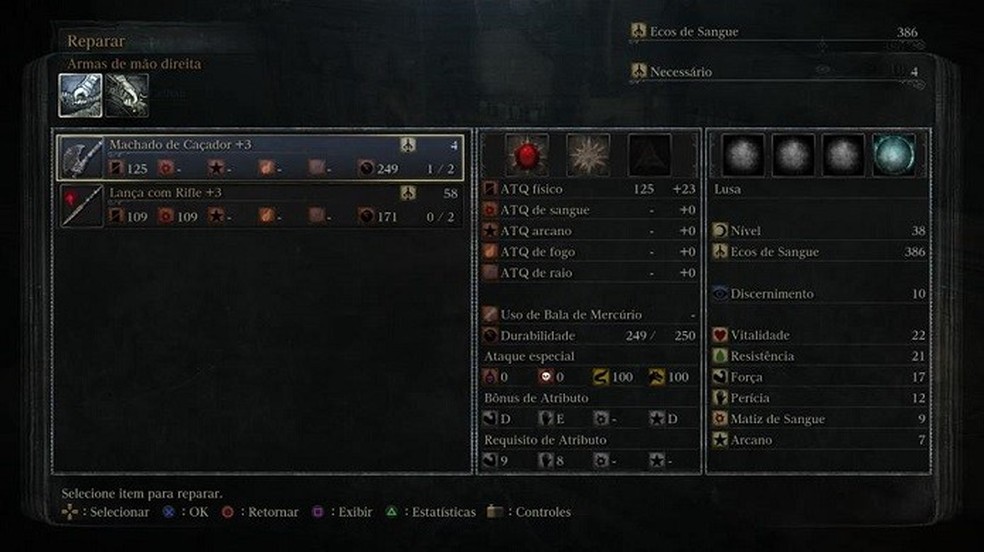
Task: Click the pale spiky blood gem slot
Action: [x=588, y=154]
